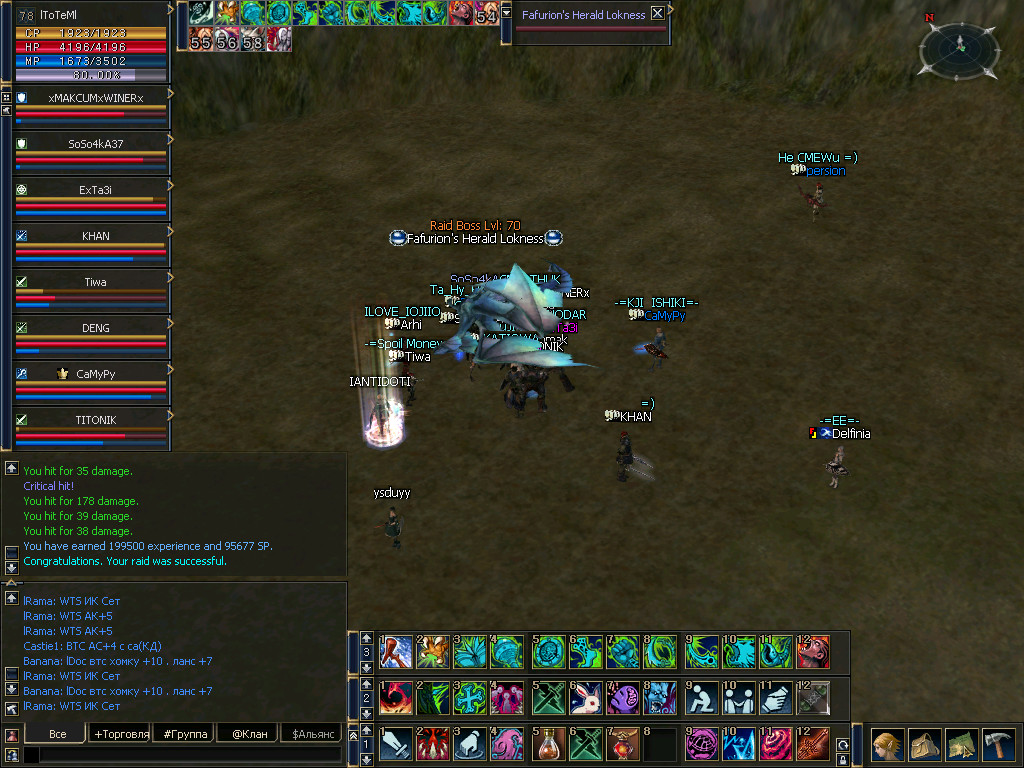Switch to the Все chat tab
Viewport: 1024px width, 768px height.
(57, 734)
